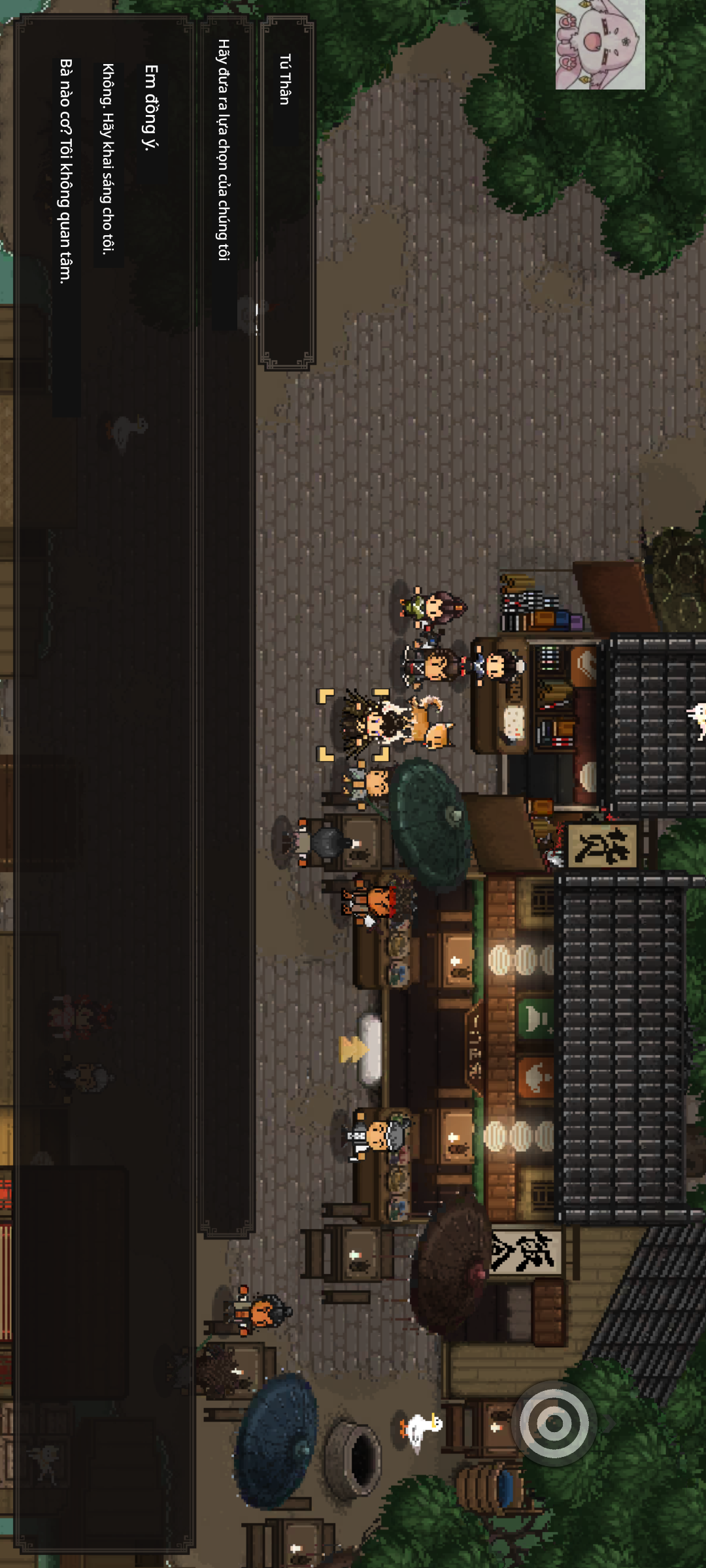Pick "Bà nào cơ? Tôi không quan tâm."
Image resolution: width=706 pixels, height=1568 pixels.
click(65, 171)
